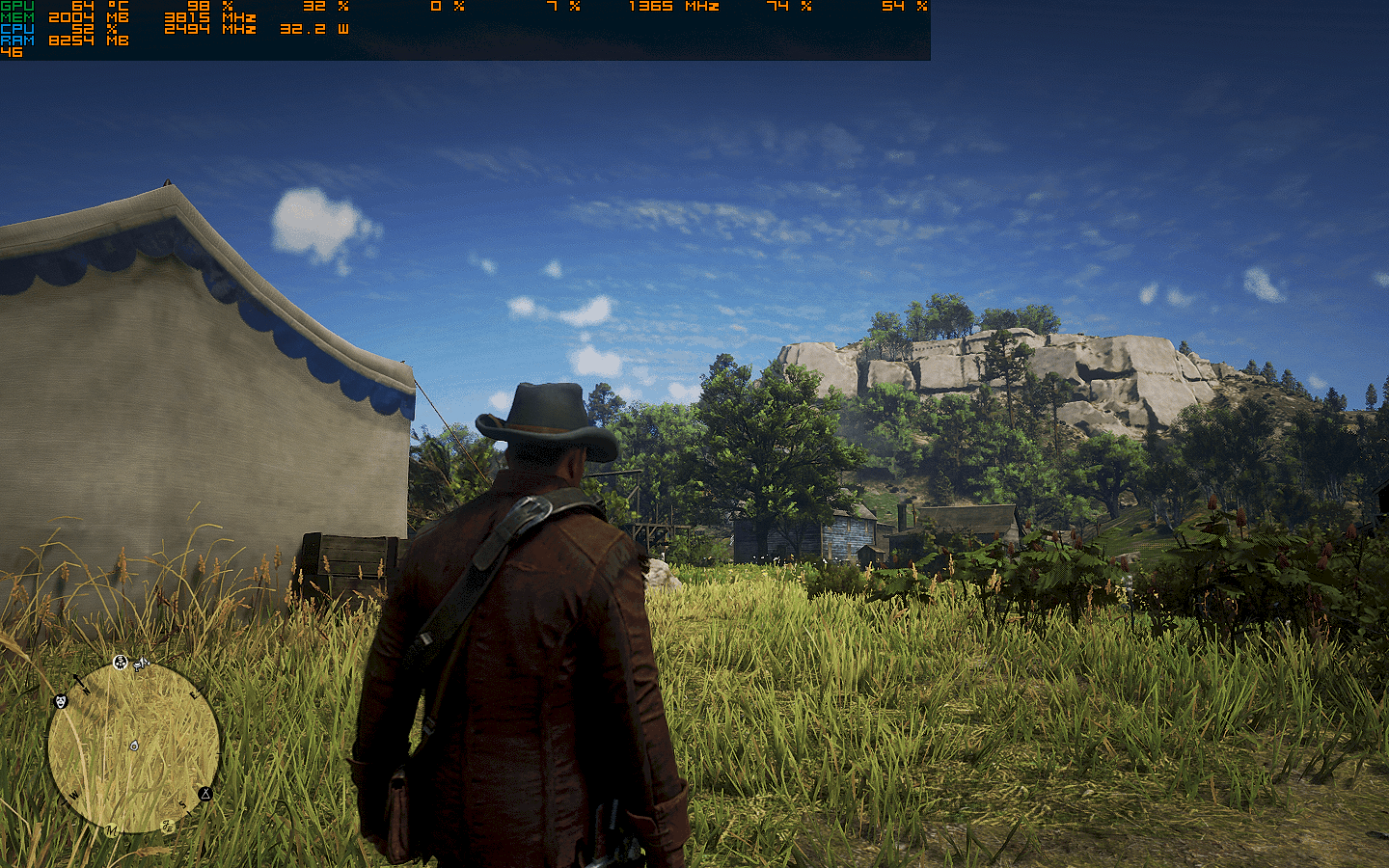1389x868 pixels.
Task: Click the phonograph marker on minimap edge
Action: pyautogui.click(x=142, y=664)
